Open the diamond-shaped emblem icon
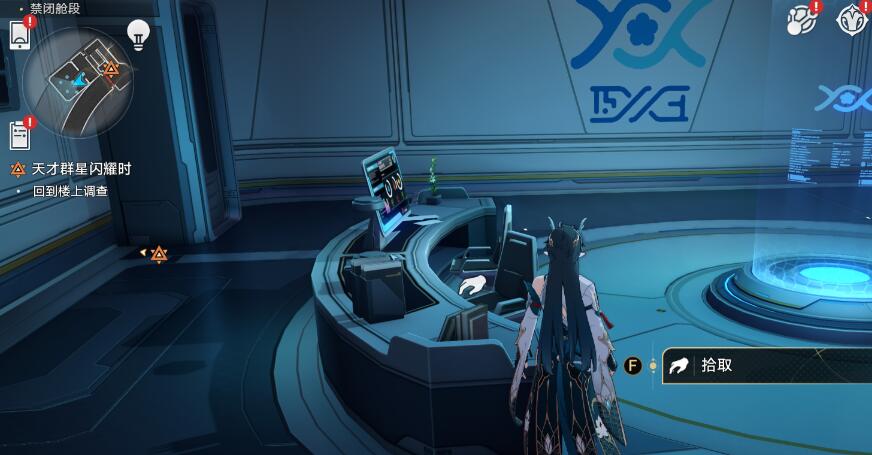The height and width of the screenshot is (455, 872). click(x=853, y=19)
